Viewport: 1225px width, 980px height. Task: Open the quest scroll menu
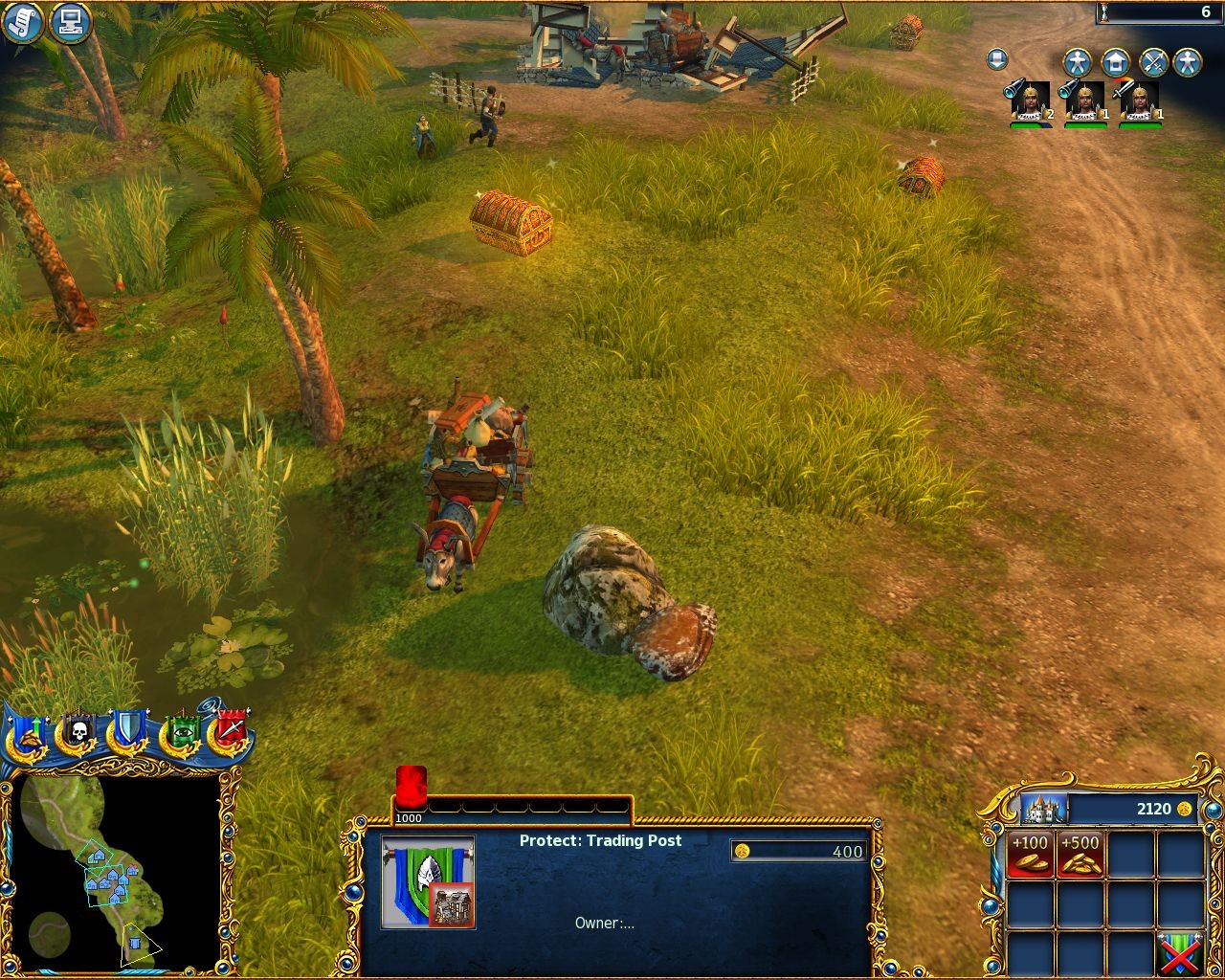(23, 23)
